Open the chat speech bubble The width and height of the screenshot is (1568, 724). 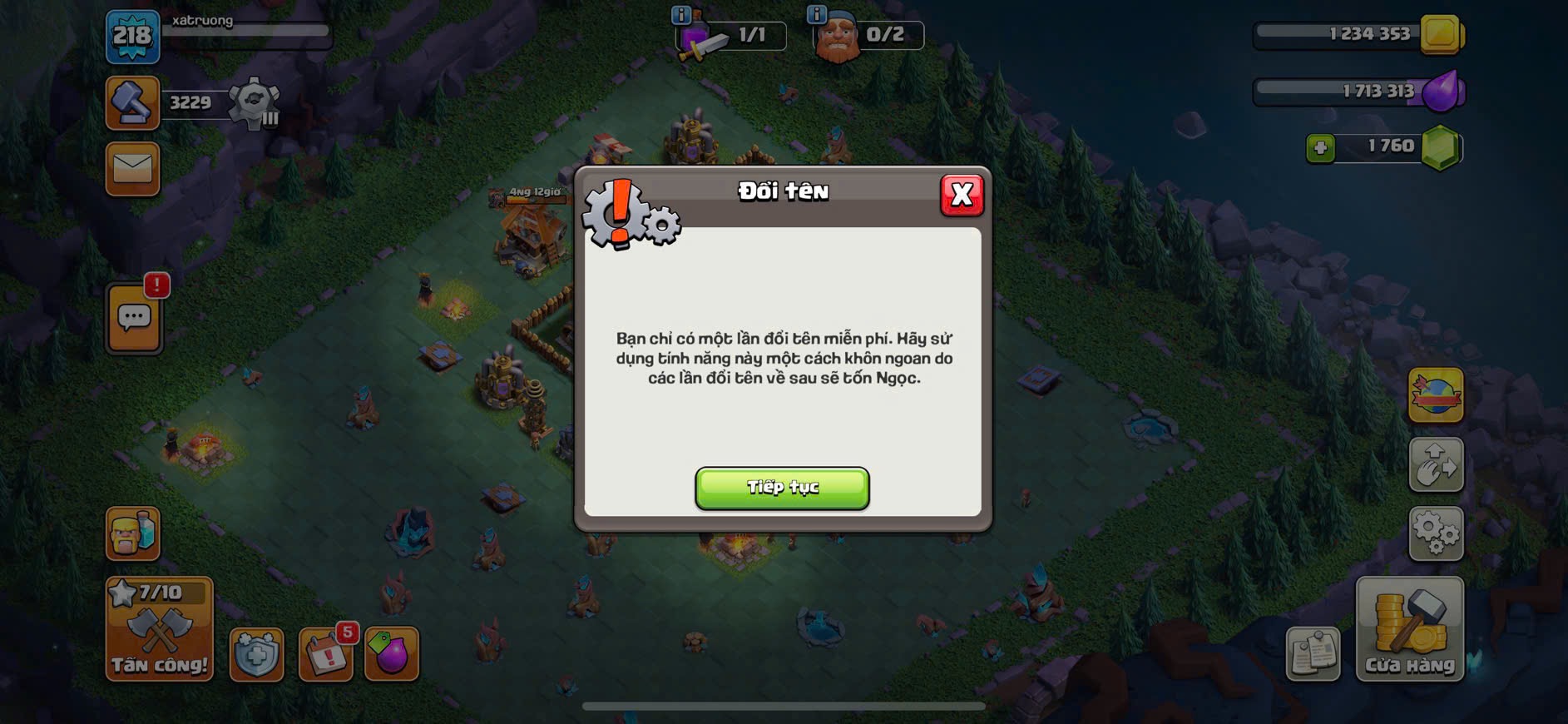click(134, 318)
